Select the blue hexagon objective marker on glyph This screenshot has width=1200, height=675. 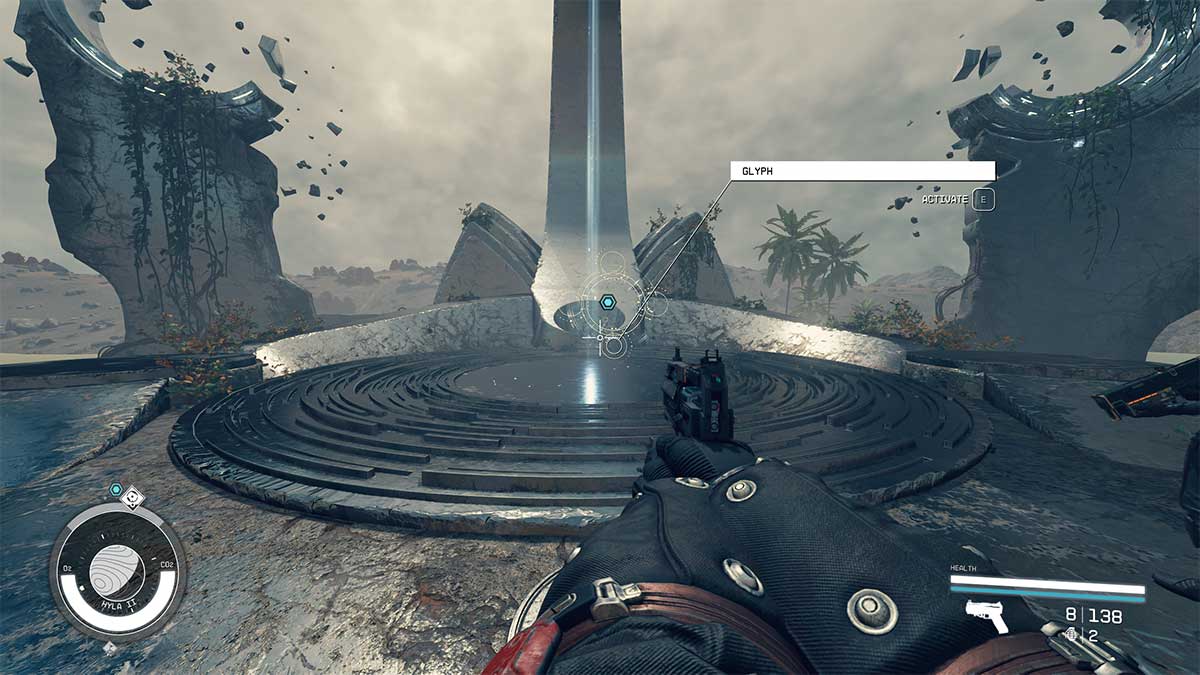pyautogui.click(x=607, y=301)
